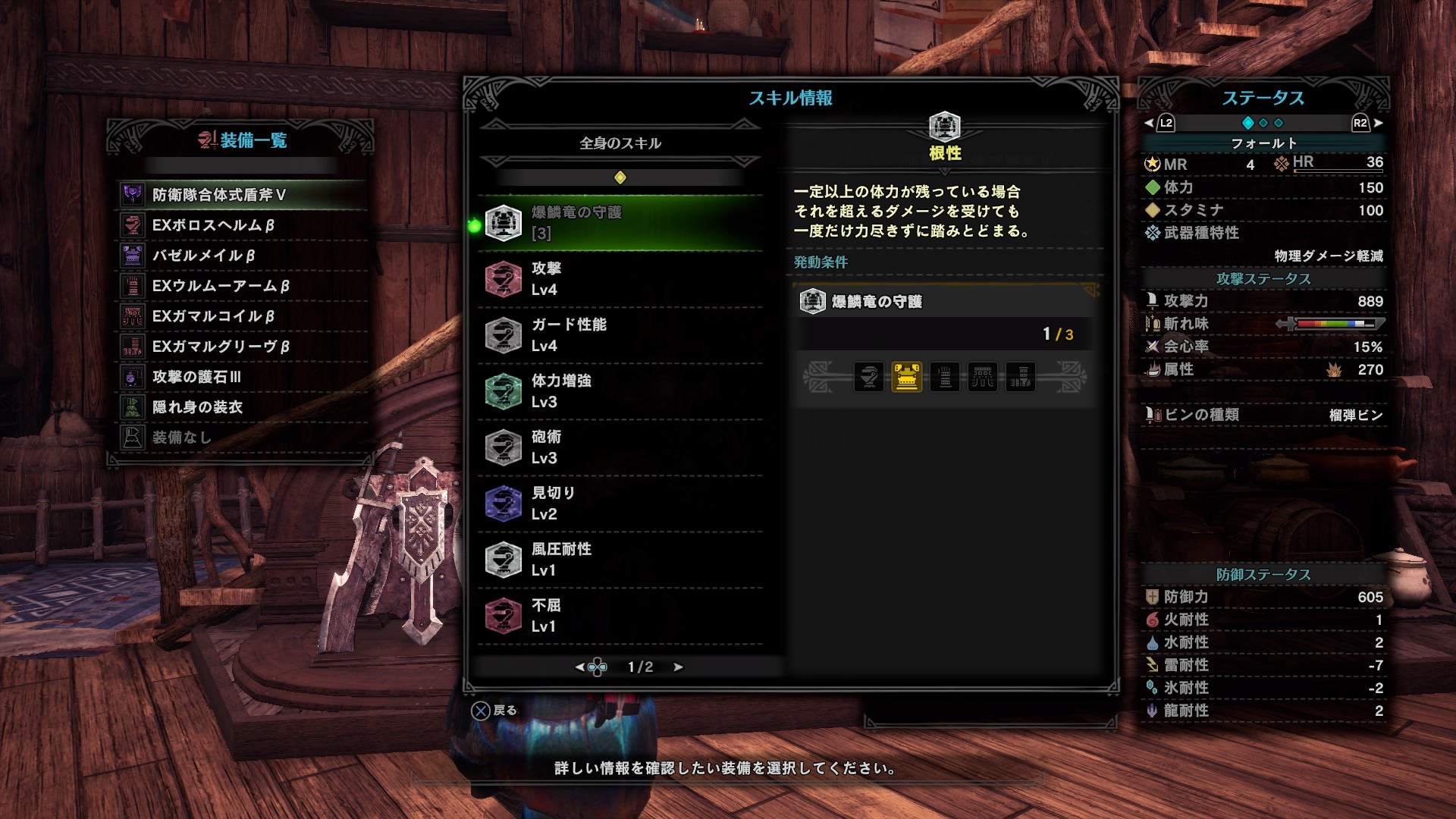
Task: Click the 1/3 skill progress bar
Action: tap(943, 334)
